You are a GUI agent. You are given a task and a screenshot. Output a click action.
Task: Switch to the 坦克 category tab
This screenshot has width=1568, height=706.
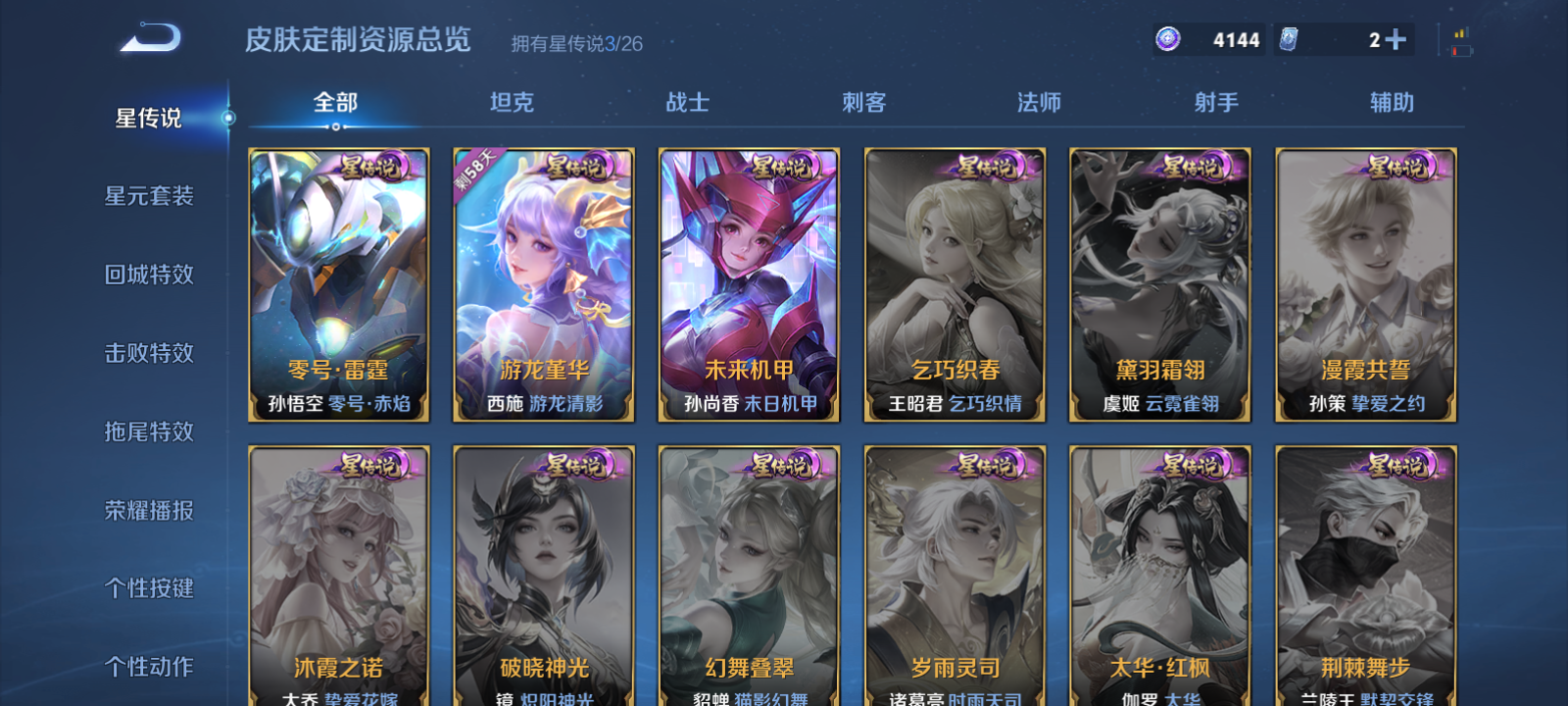[514, 102]
